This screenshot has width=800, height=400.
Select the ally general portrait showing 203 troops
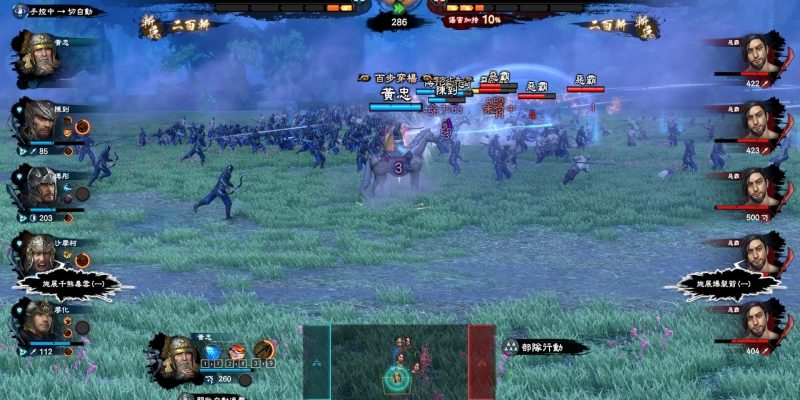click(x=40, y=186)
